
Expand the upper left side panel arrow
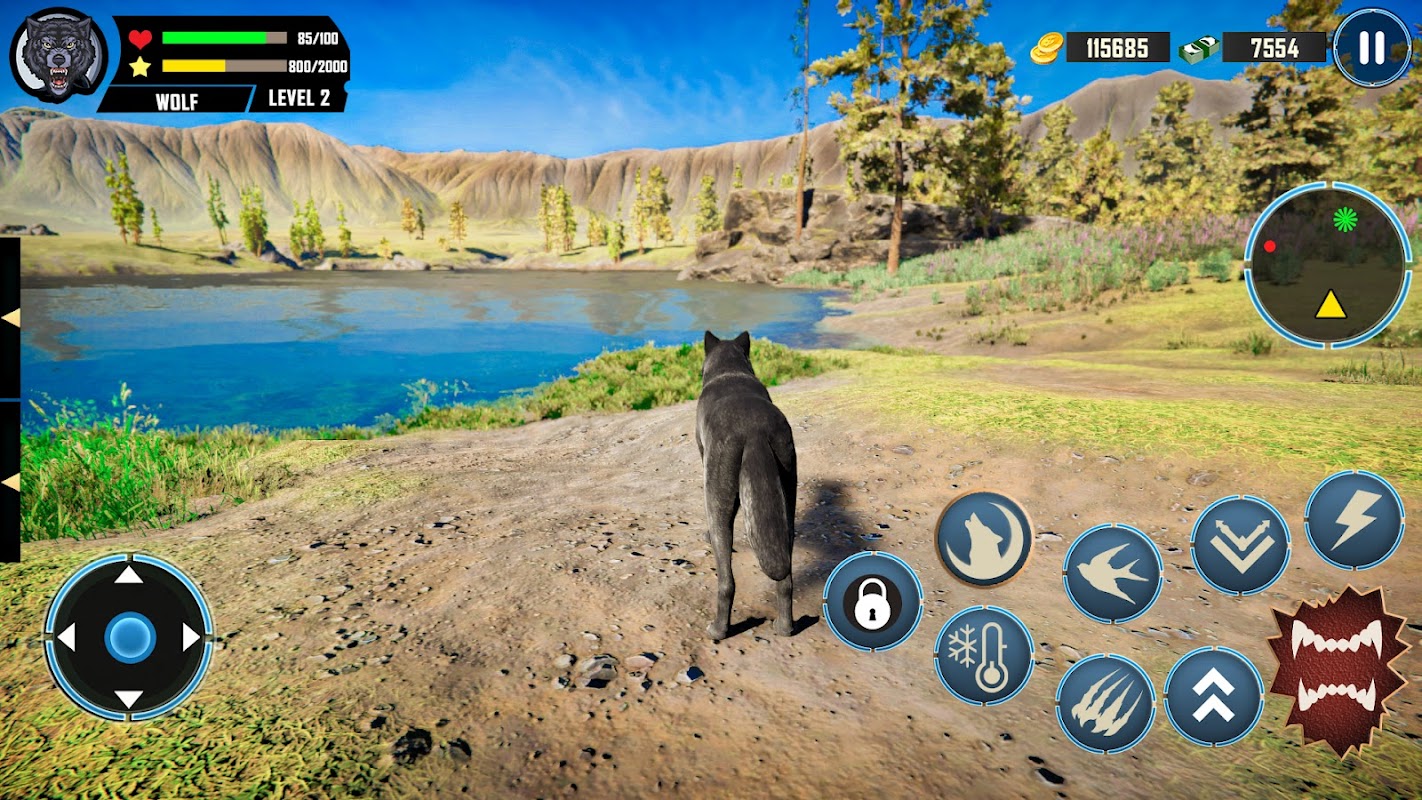point(10,318)
